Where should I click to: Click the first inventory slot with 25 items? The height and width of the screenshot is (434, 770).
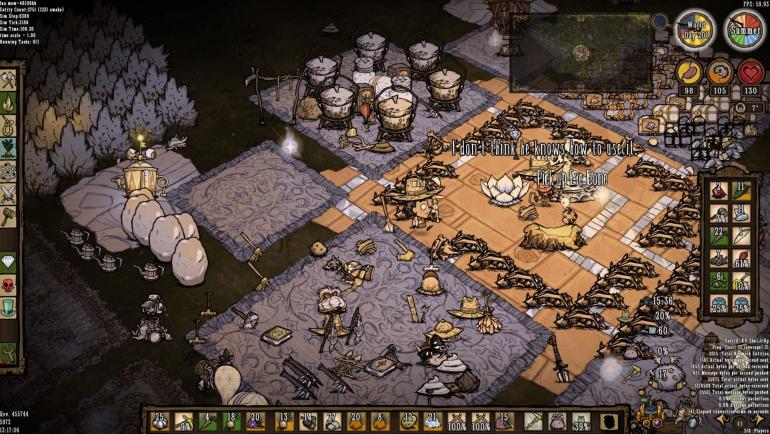coord(158,422)
